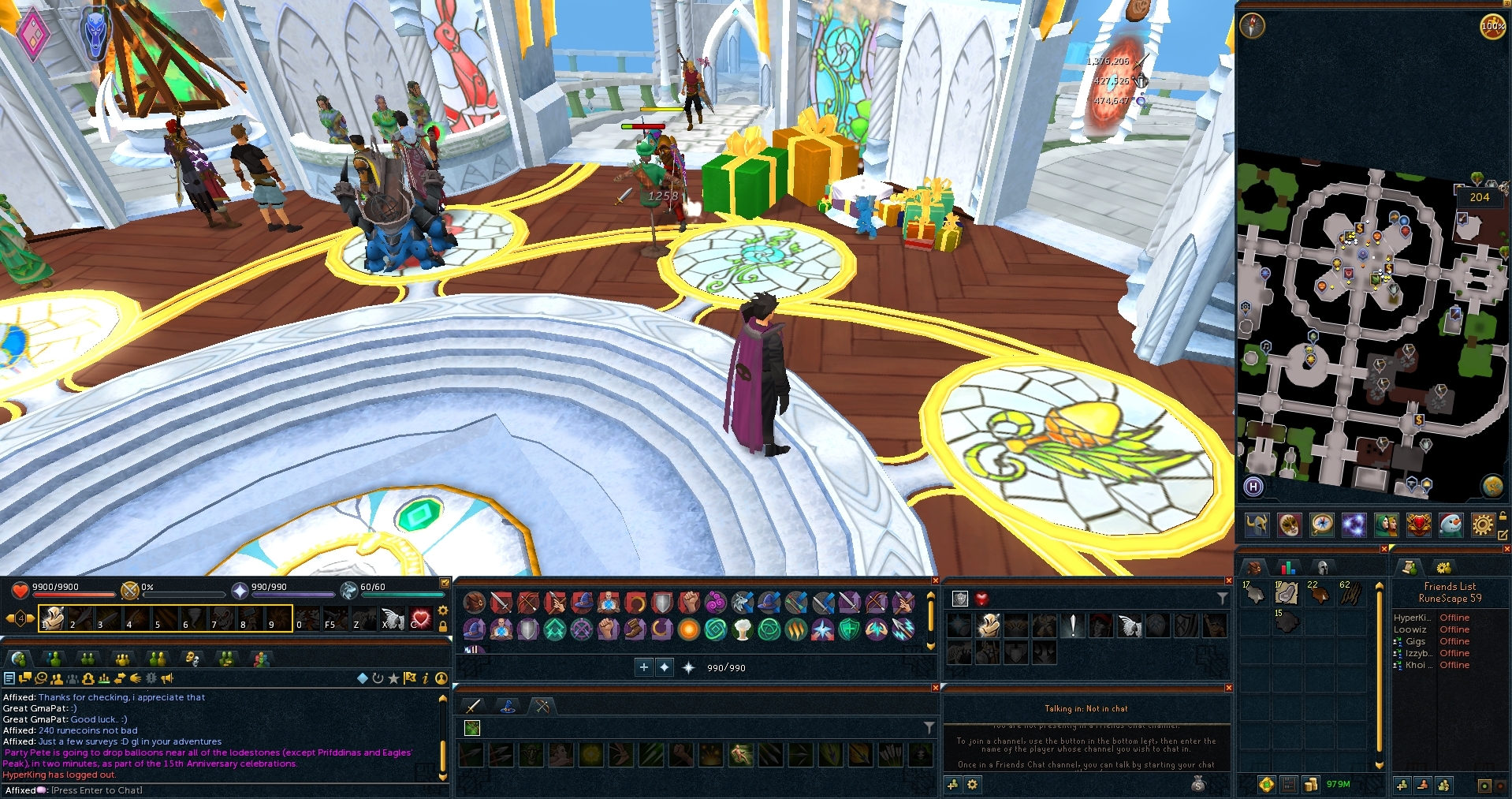
Task: Select the sword tab in the bottom panel
Action: 473,706
